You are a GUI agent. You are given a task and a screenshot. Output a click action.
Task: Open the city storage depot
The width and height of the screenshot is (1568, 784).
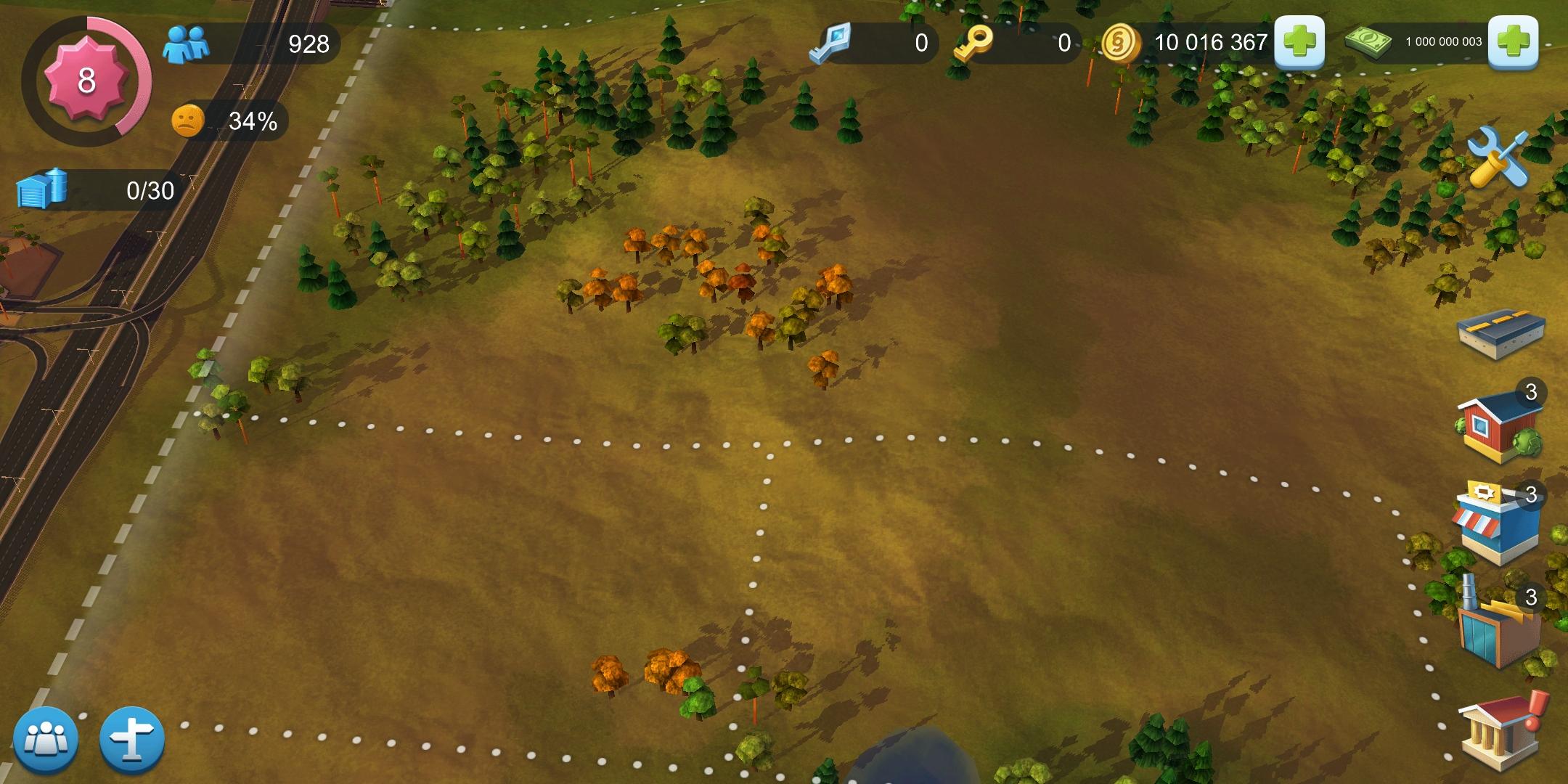pos(42,189)
